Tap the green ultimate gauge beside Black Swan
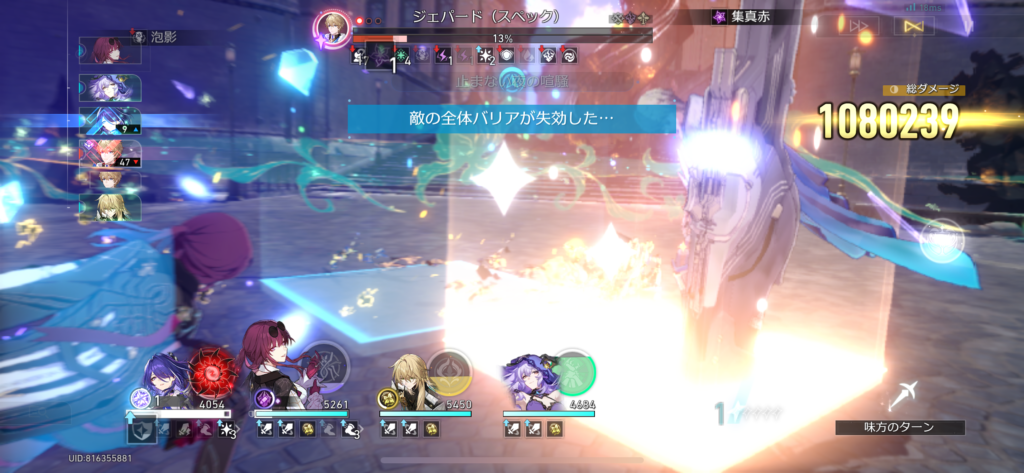Screen dimensions: 1024x473 573,372
